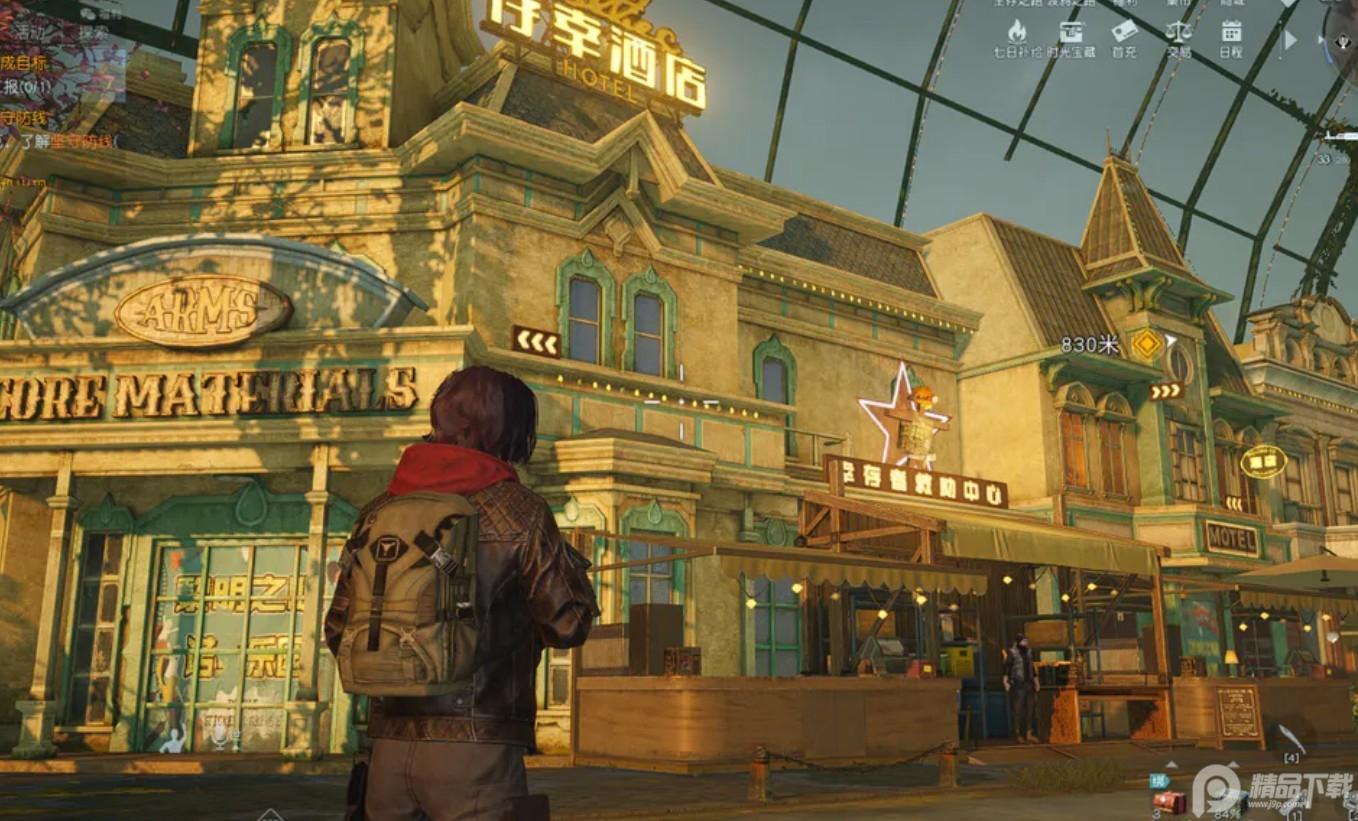
Task: Open the 首充 first recharge card icon
Action: tap(1124, 31)
